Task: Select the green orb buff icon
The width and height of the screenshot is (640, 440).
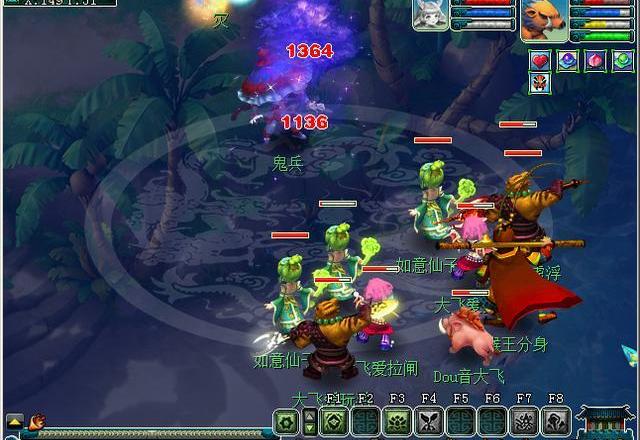Action: tap(621, 61)
